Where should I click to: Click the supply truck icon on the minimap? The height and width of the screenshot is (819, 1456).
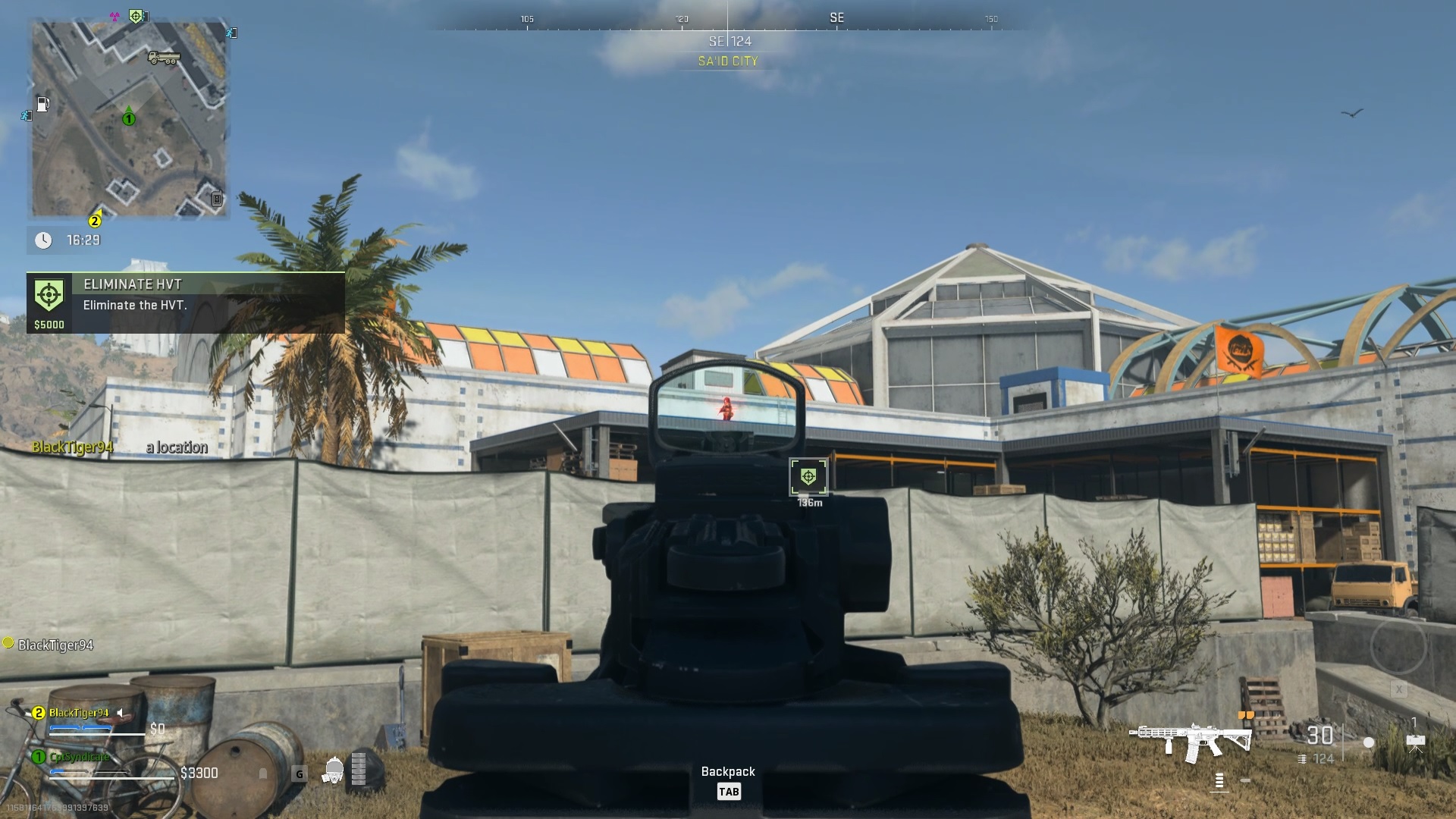click(x=165, y=58)
